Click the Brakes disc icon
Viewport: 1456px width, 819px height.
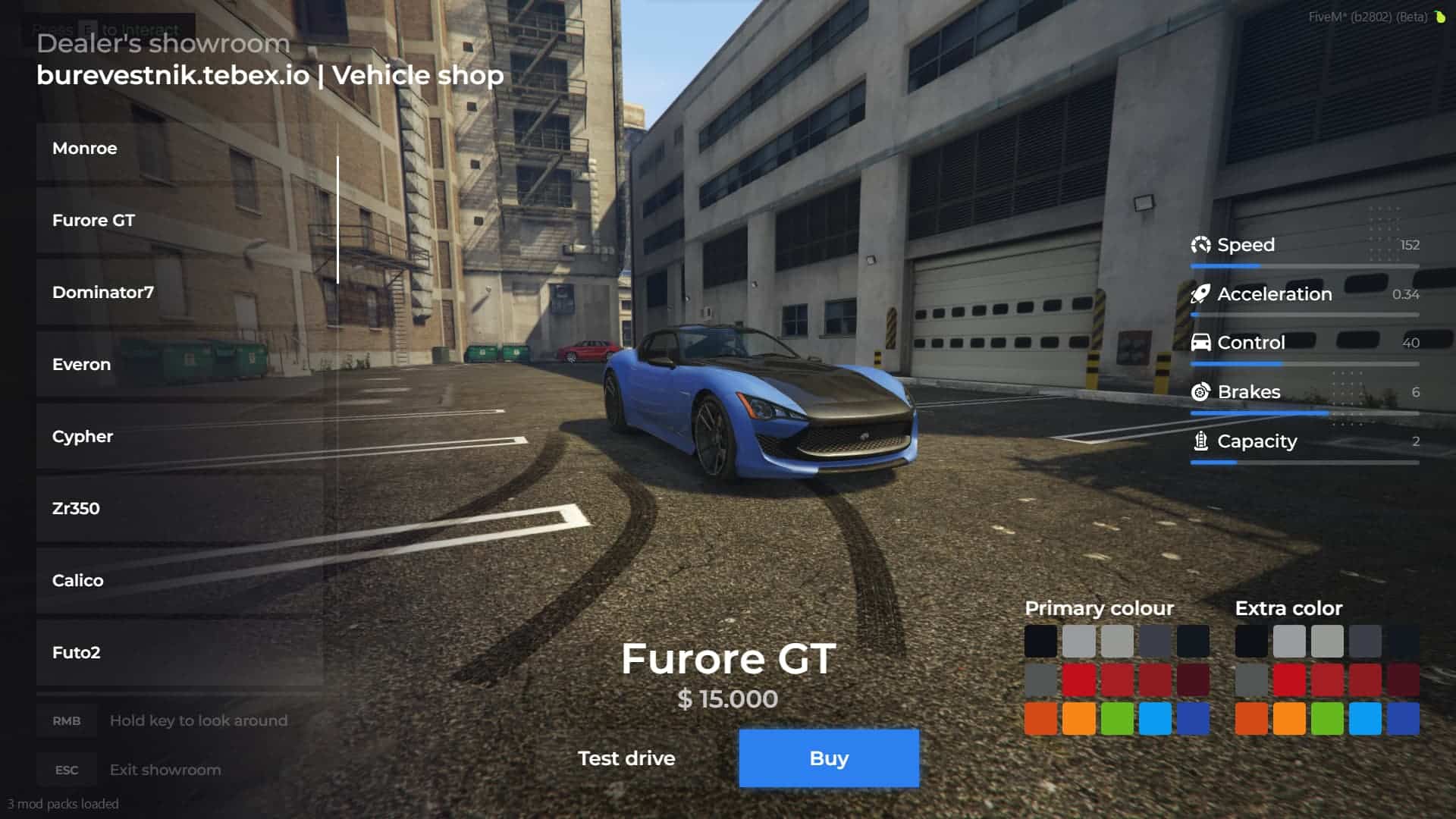click(1200, 392)
